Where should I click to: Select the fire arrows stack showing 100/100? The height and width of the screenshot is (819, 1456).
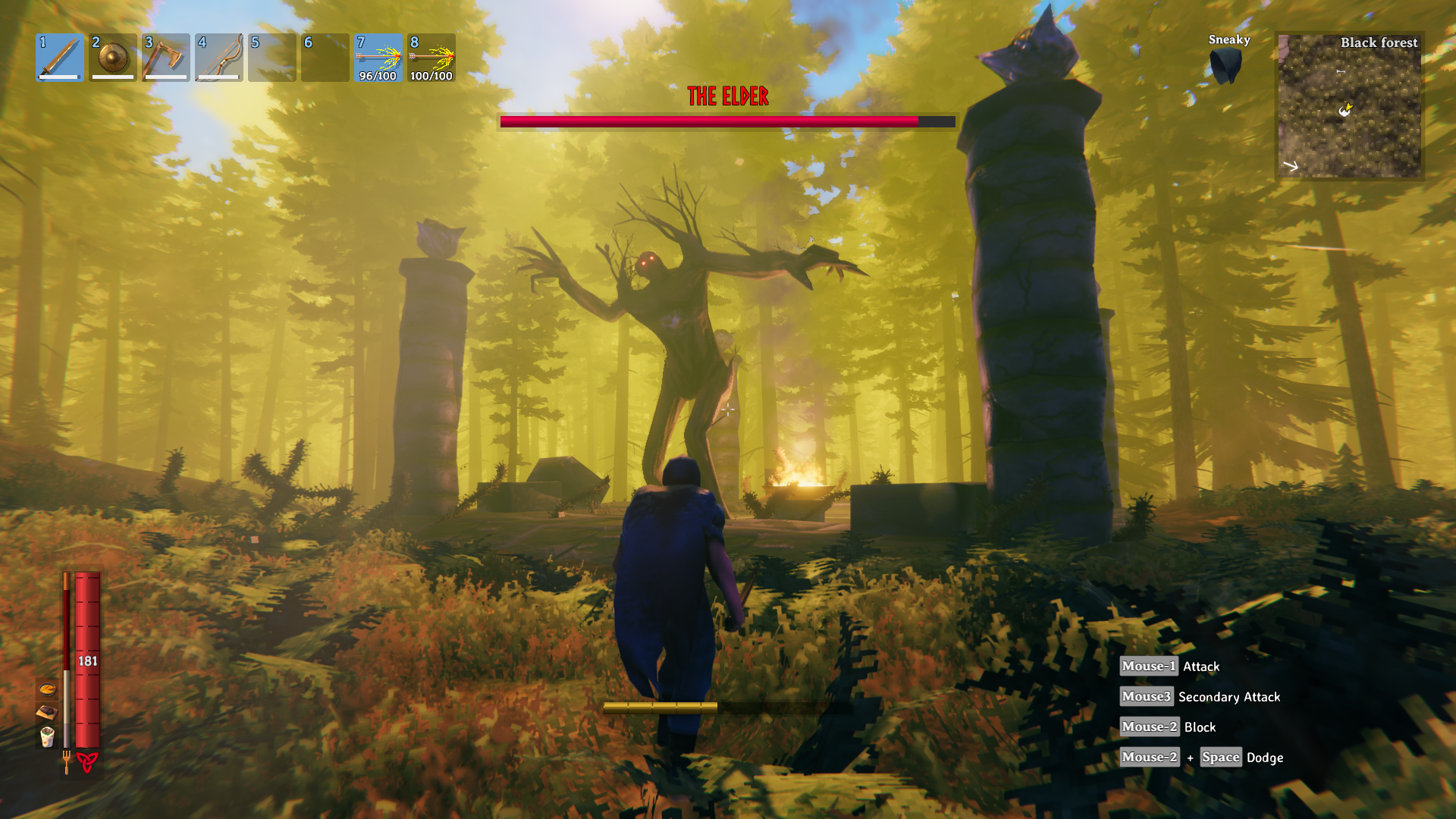click(431, 57)
